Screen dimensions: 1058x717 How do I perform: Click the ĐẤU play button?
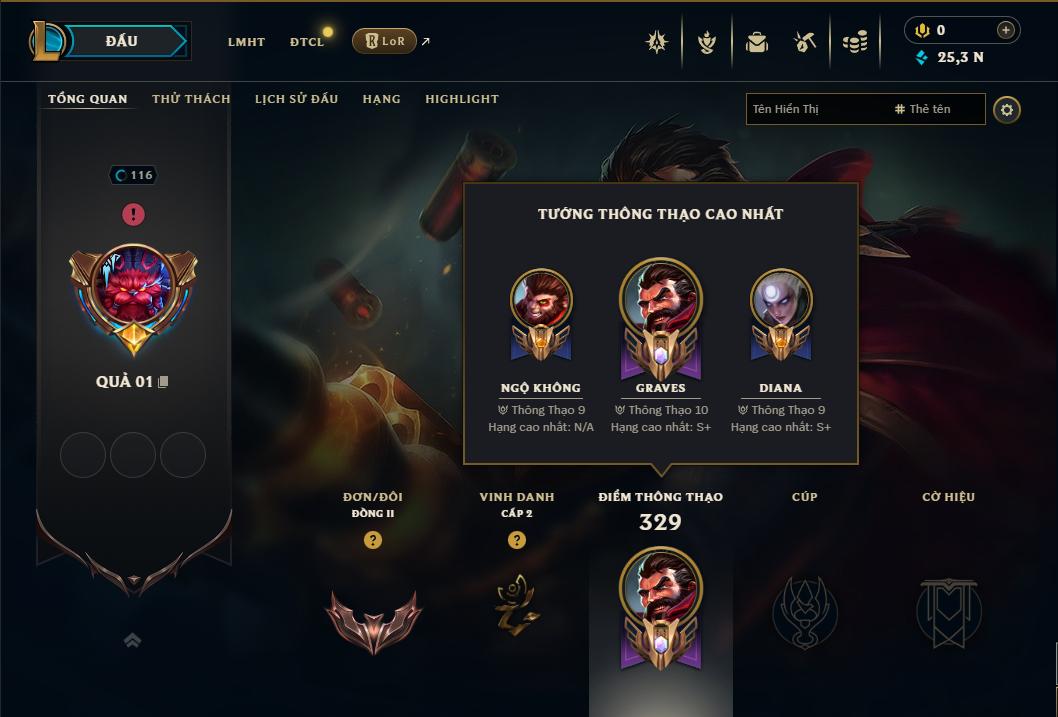point(122,41)
